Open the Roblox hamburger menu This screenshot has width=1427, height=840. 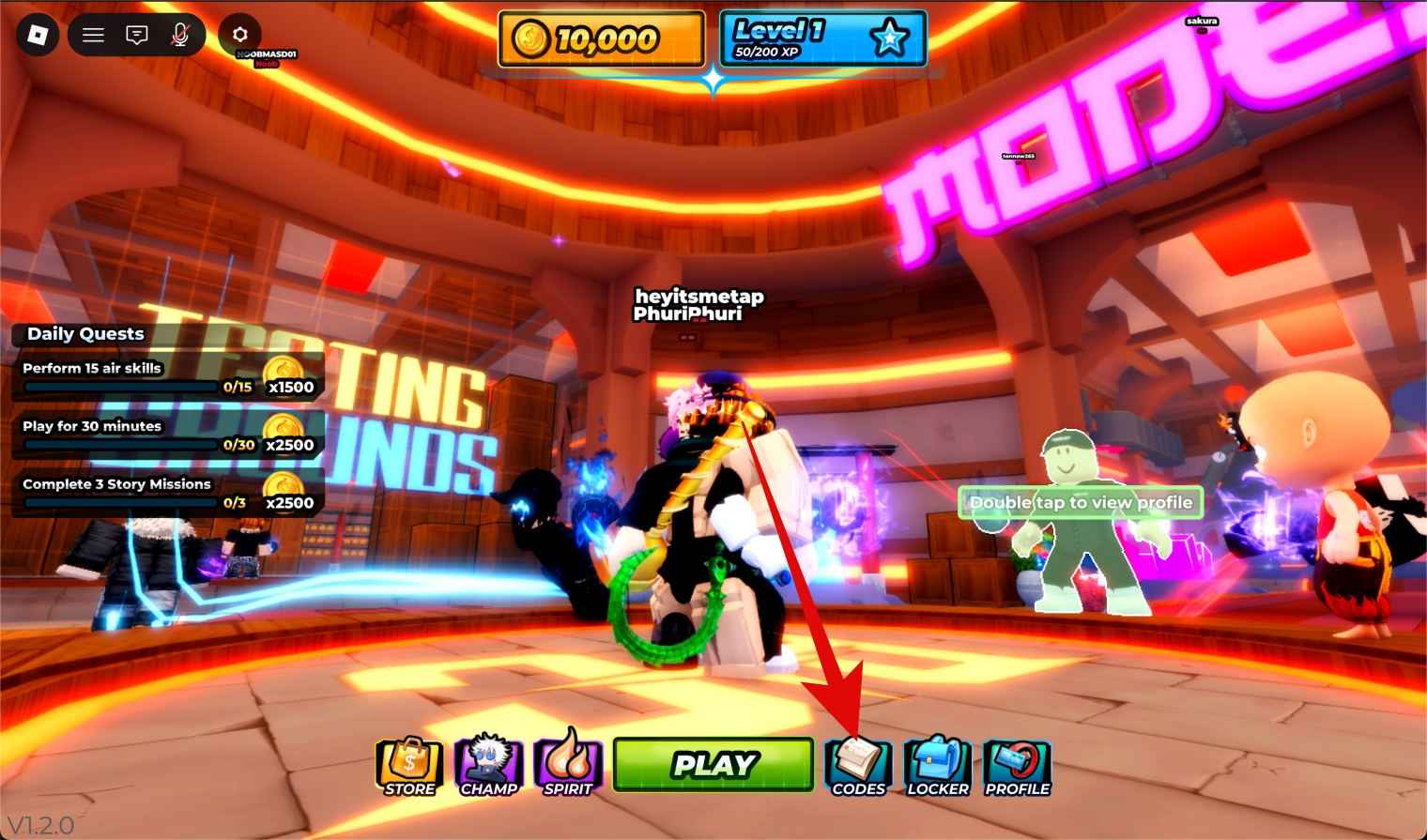tap(92, 35)
